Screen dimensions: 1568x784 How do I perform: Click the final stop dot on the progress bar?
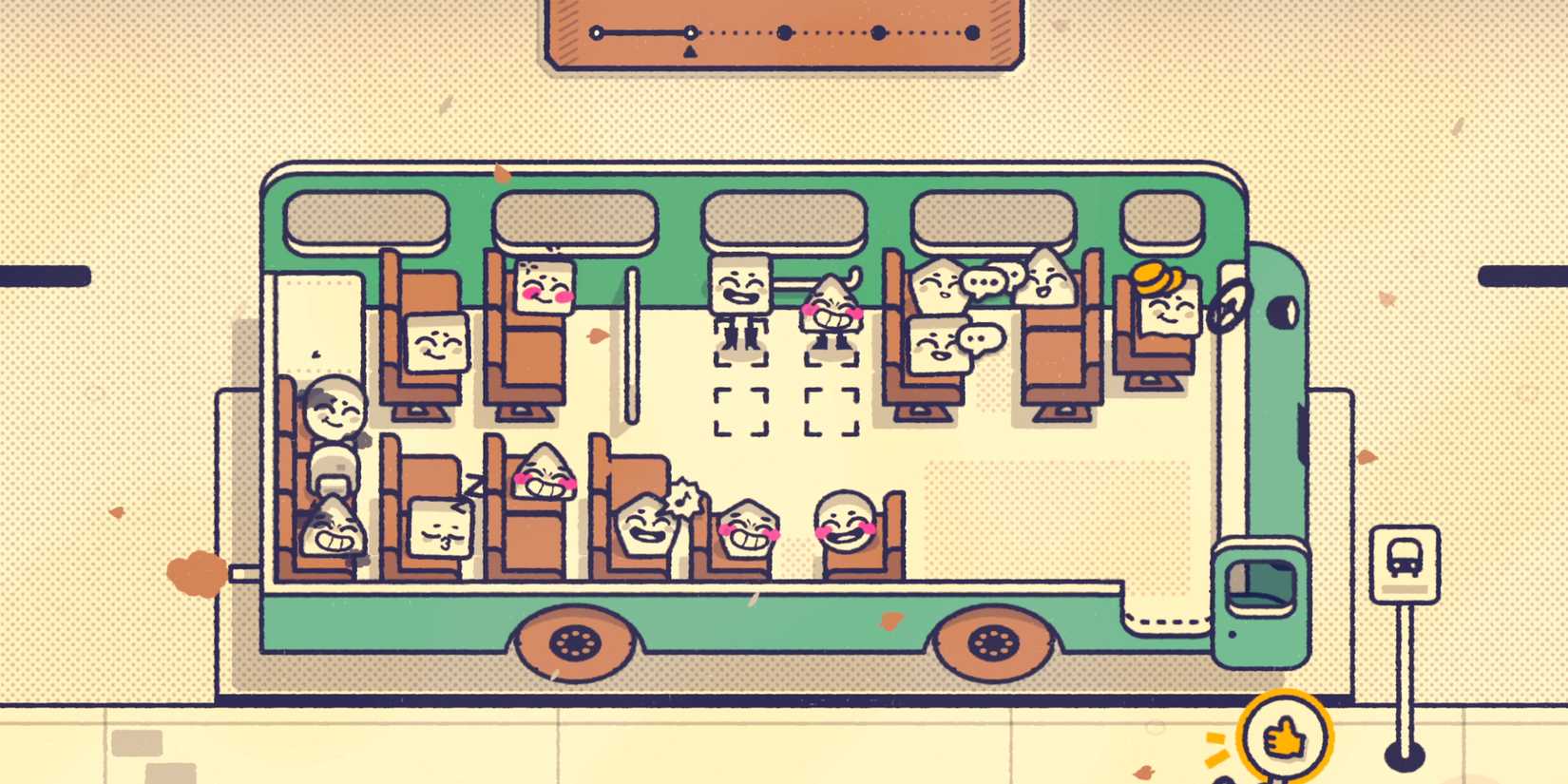[971, 32]
